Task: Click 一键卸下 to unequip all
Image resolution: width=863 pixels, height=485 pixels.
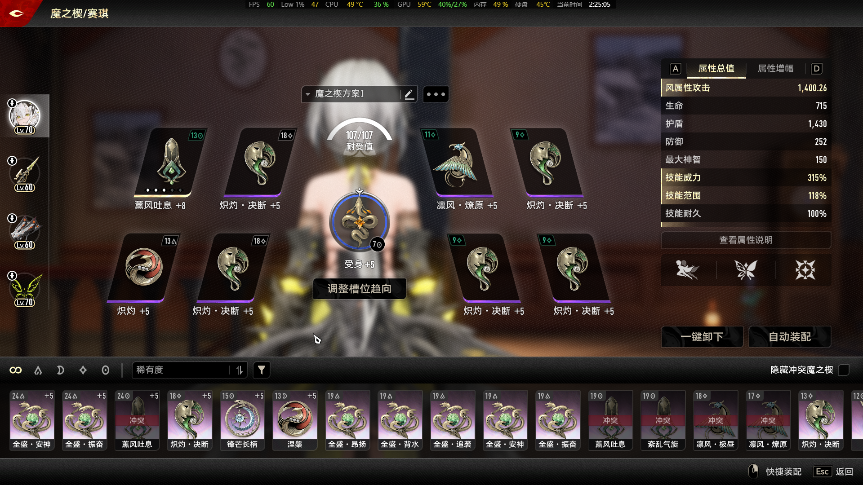Action: 702,337
